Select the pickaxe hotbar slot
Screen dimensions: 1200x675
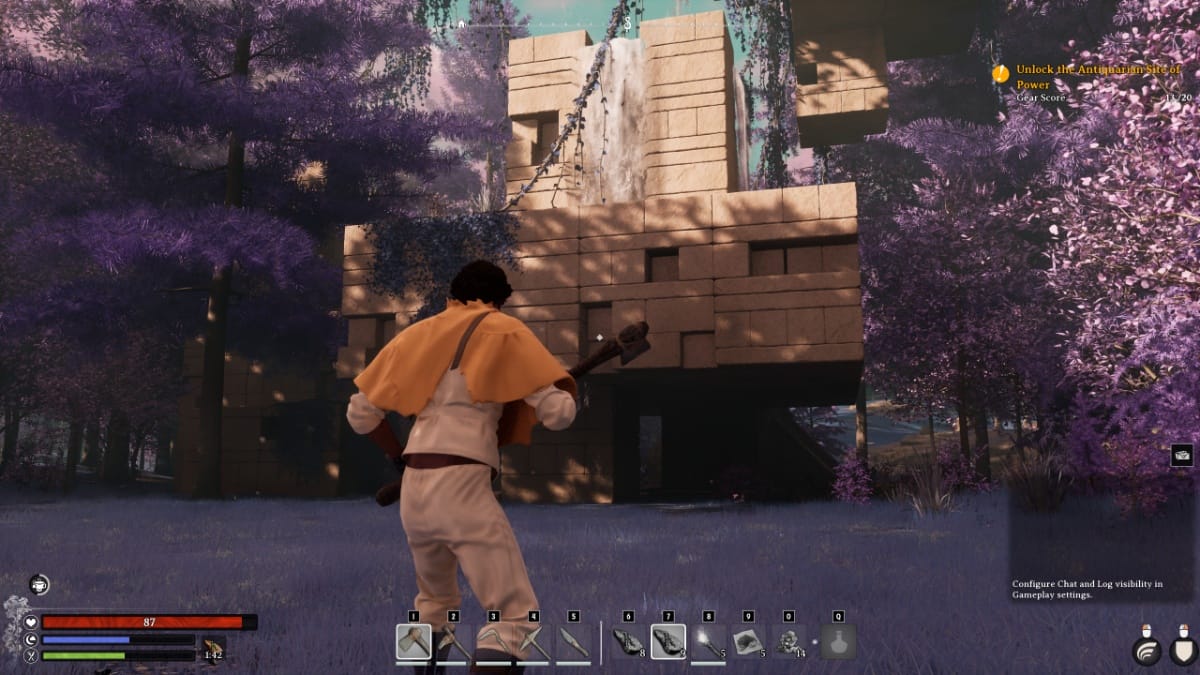[x=533, y=642]
